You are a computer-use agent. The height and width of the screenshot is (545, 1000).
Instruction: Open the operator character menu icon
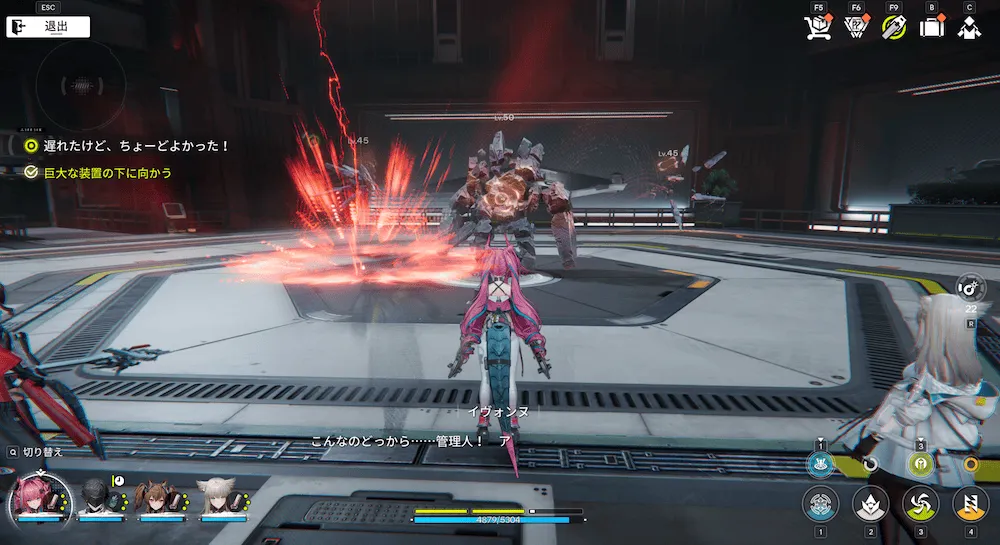[x=968, y=28]
